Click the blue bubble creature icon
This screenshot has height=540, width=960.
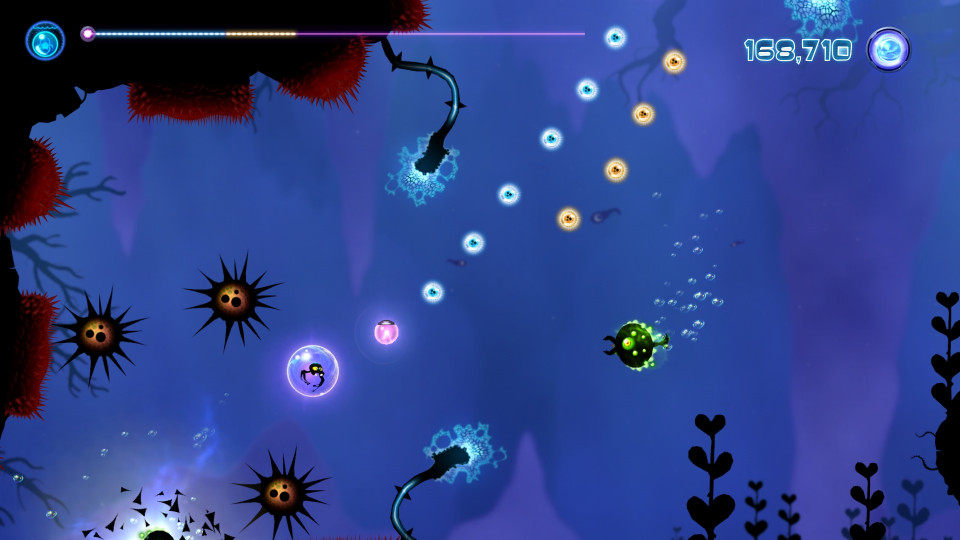[x=45, y=41]
